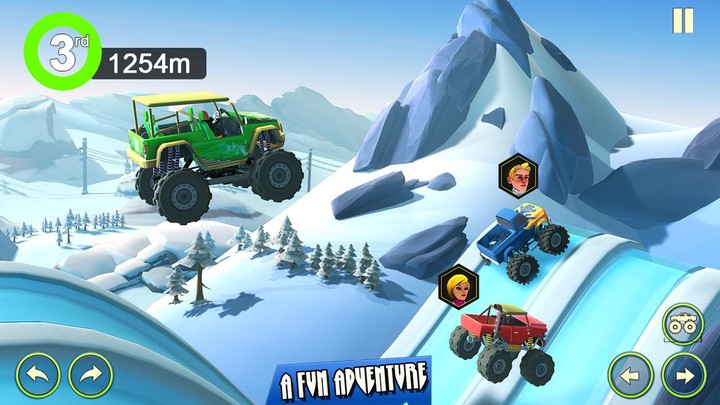
Task: Hit the straight left arrow control
Action: (631, 375)
